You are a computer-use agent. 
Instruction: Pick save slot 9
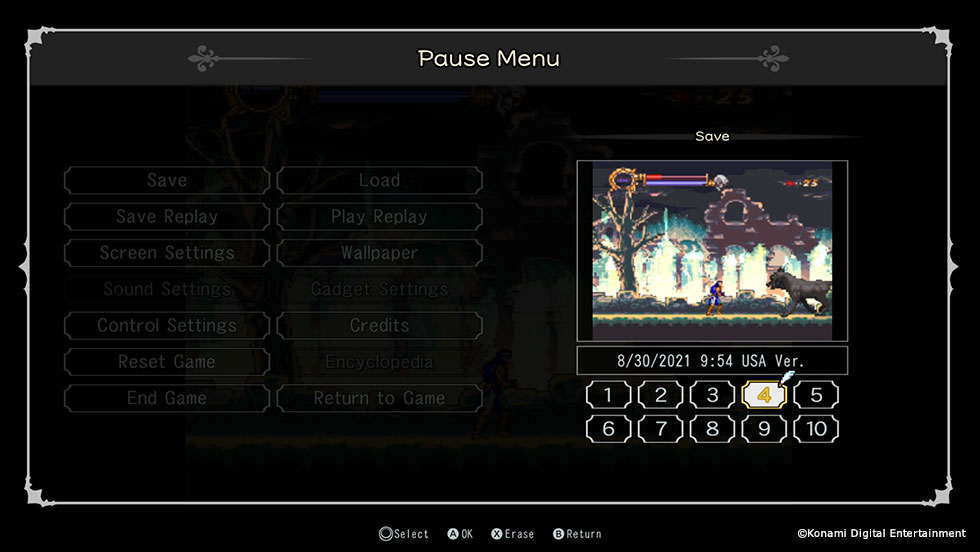click(764, 430)
